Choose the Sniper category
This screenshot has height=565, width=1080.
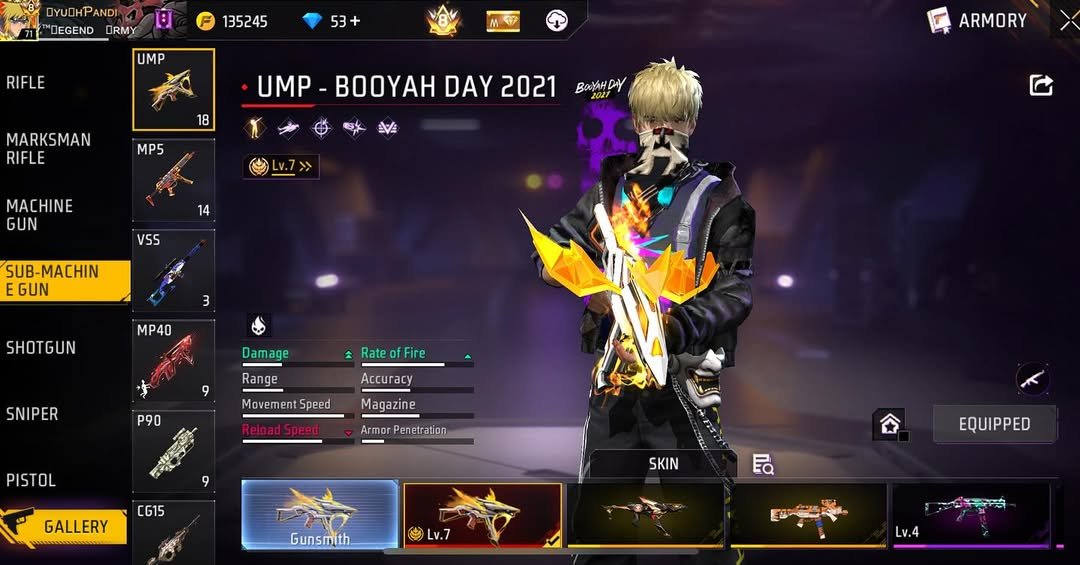click(x=32, y=414)
